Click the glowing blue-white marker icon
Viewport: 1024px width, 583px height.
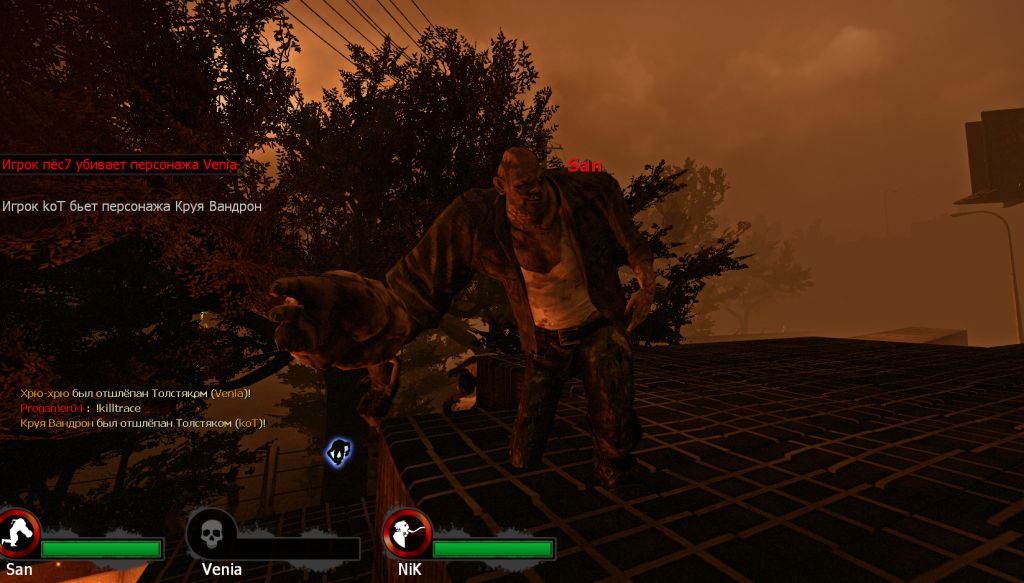[339, 451]
